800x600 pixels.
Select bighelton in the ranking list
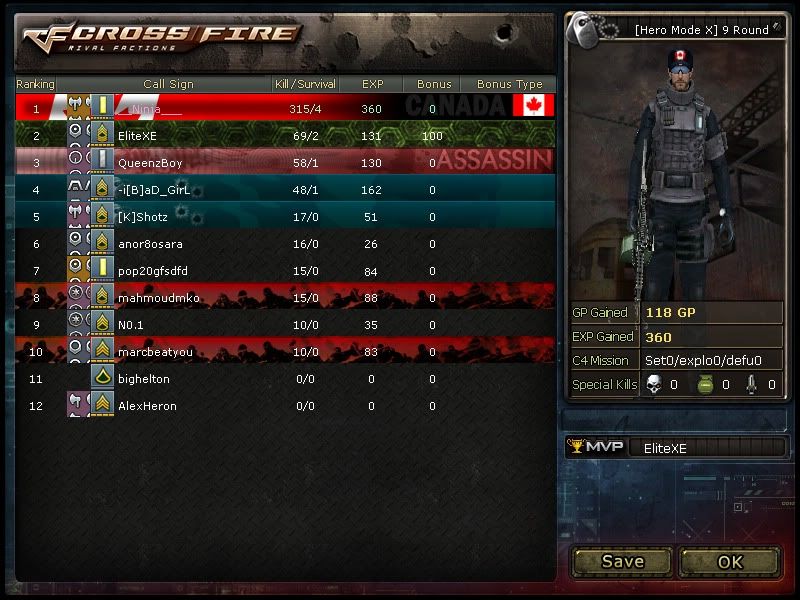click(285, 379)
